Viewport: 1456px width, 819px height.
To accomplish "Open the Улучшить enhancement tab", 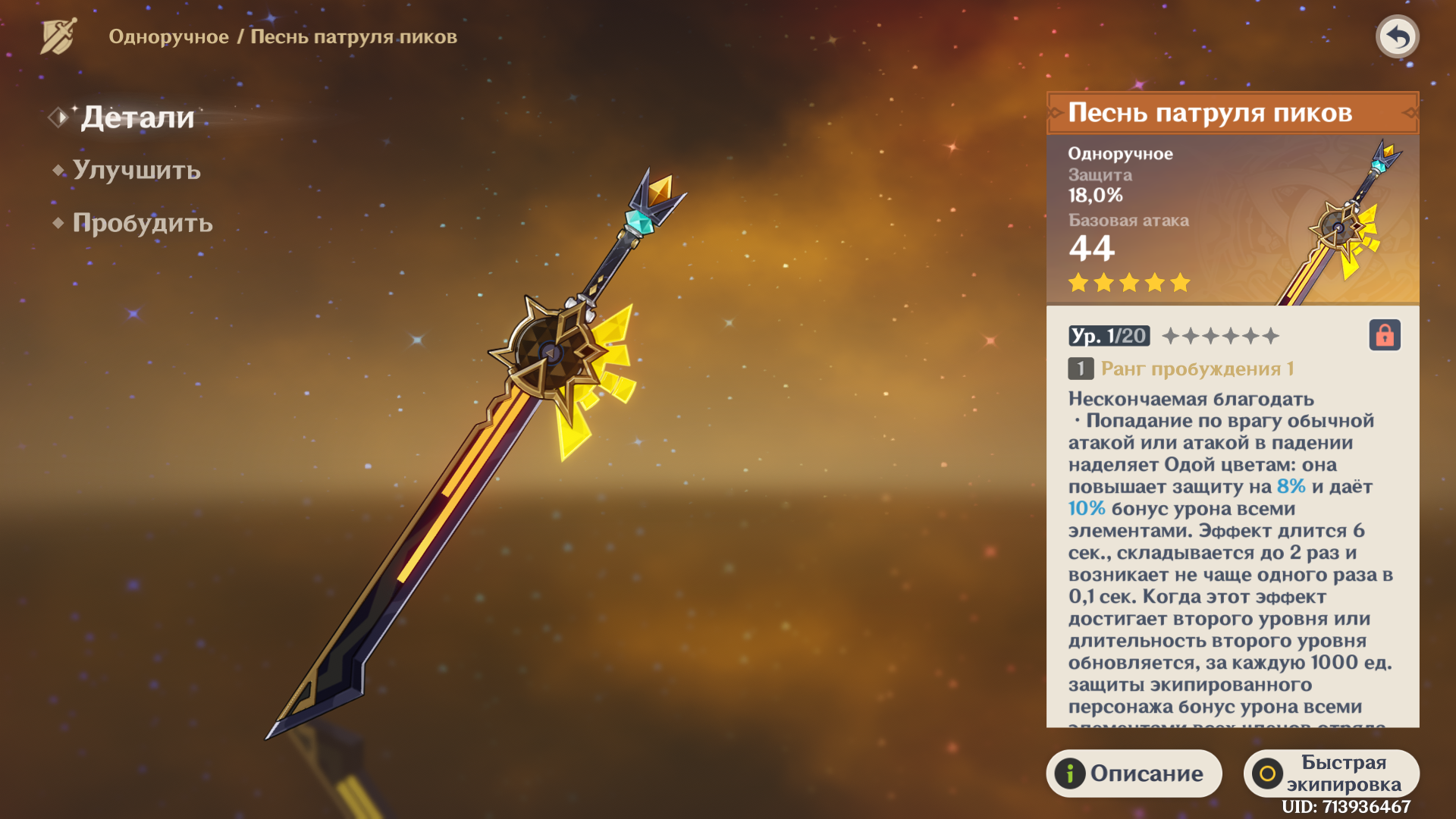I will tap(136, 170).
